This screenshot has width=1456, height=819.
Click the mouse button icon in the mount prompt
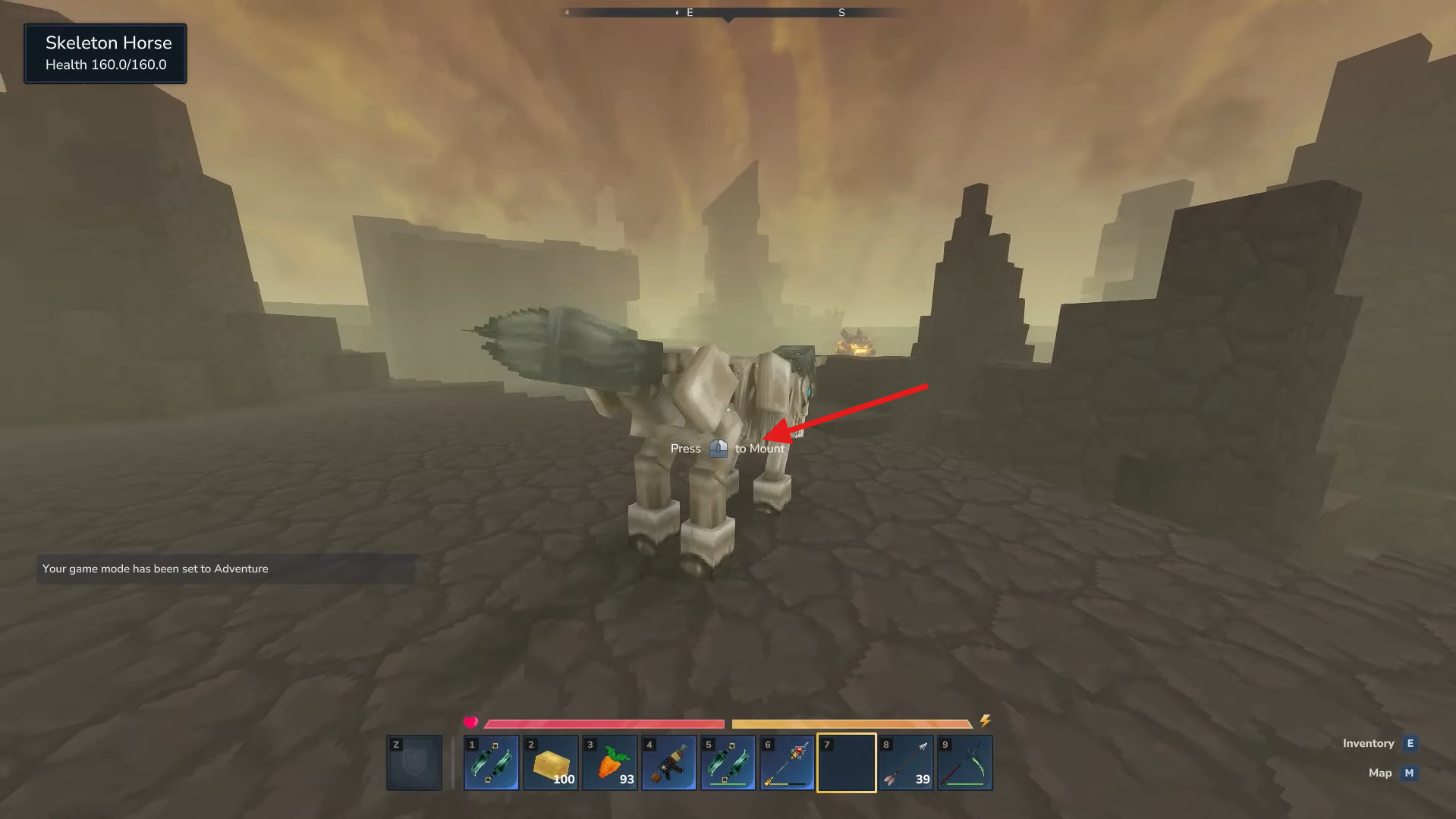point(718,448)
